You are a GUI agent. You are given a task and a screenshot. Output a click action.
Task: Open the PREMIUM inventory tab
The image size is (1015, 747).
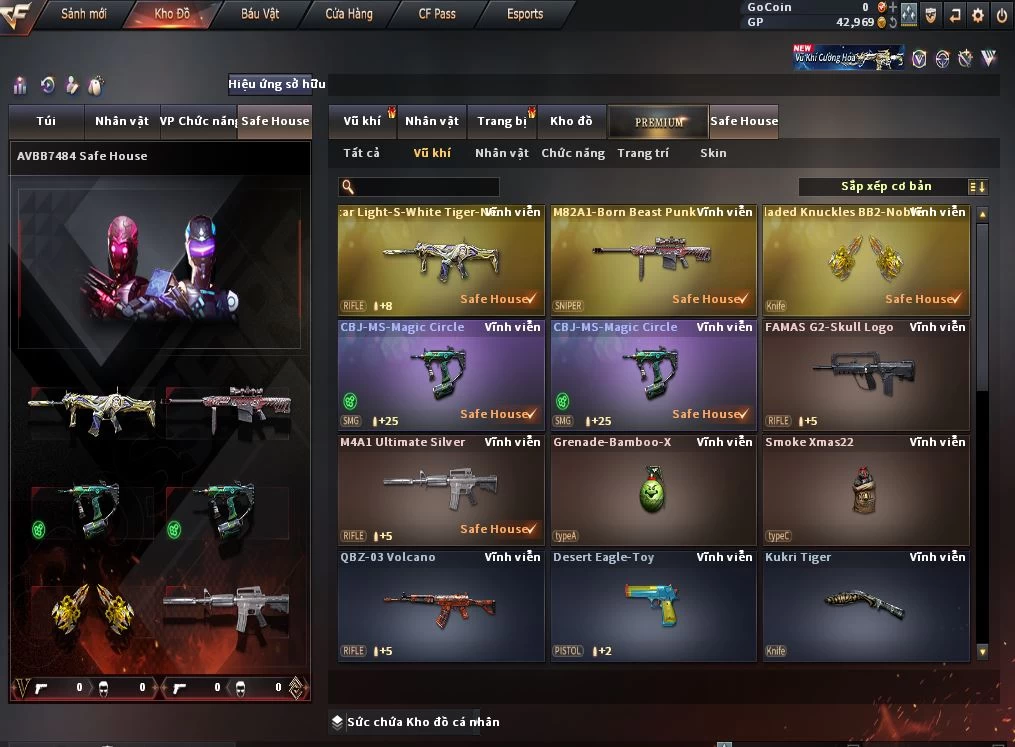pyautogui.click(x=659, y=122)
